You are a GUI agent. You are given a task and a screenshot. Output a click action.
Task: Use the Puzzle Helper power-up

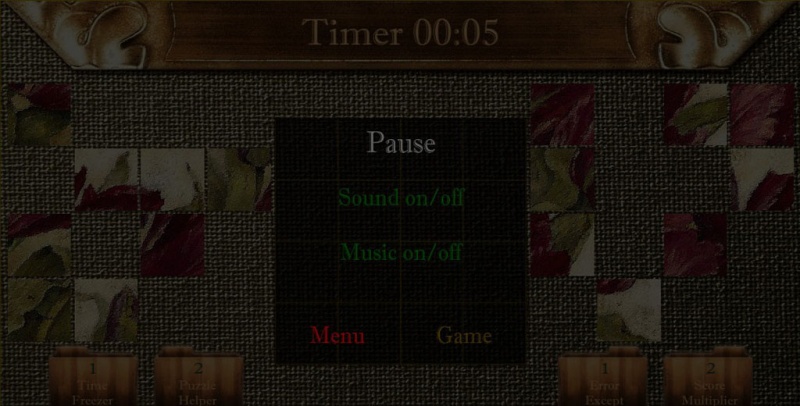[197, 380]
